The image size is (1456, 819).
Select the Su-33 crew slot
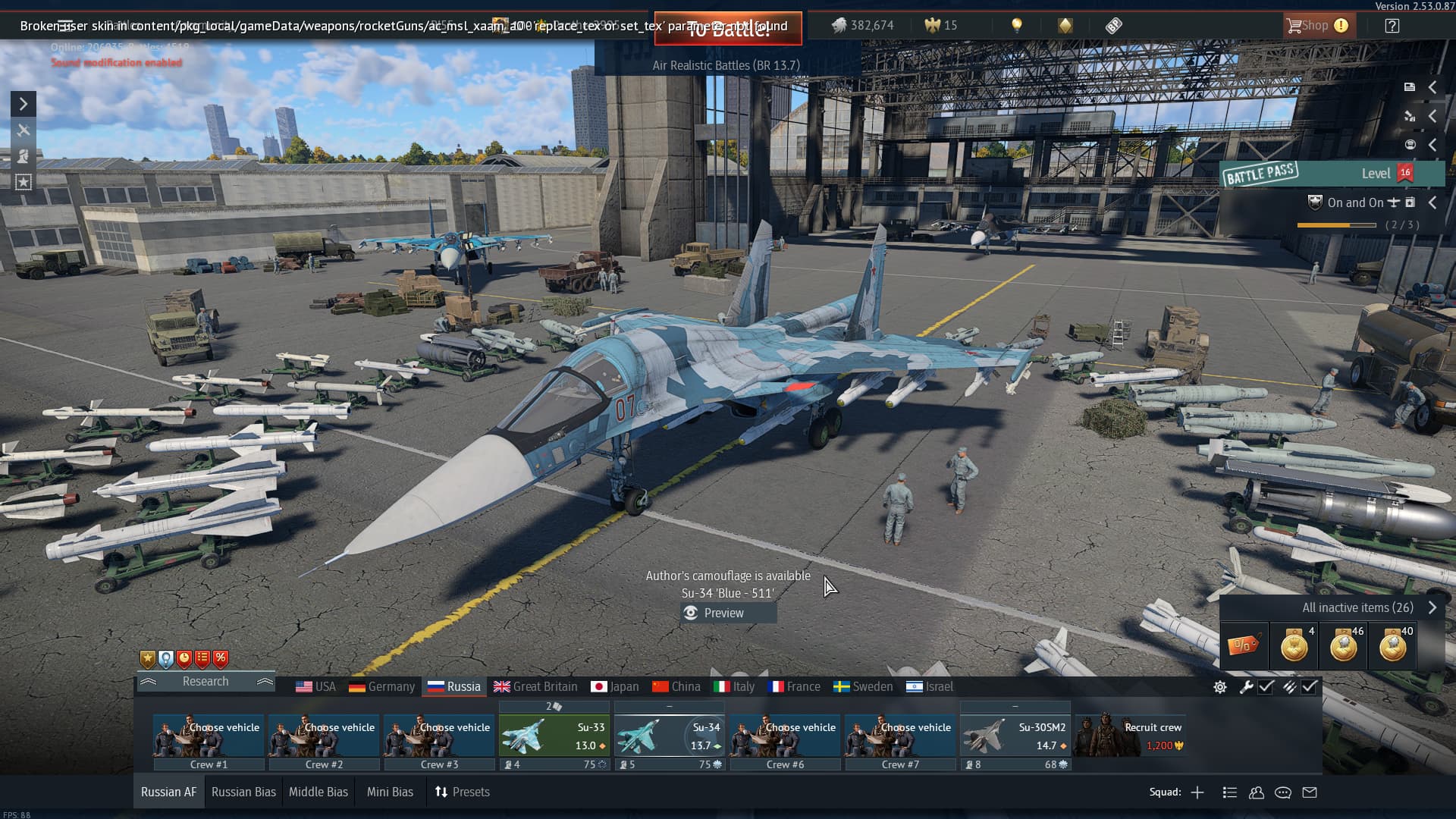[x=554, y=737]
